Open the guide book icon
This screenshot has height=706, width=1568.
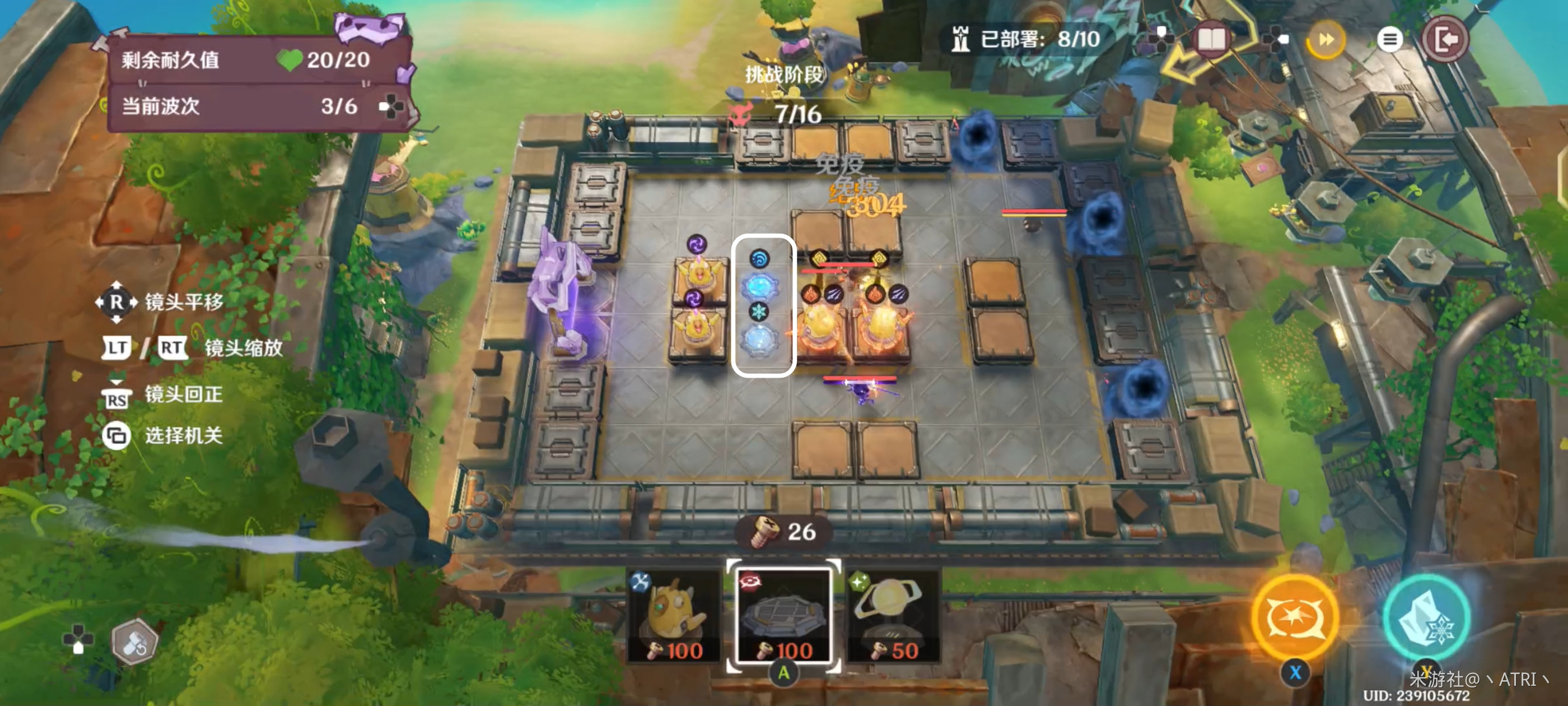[x=1211, y=40]
